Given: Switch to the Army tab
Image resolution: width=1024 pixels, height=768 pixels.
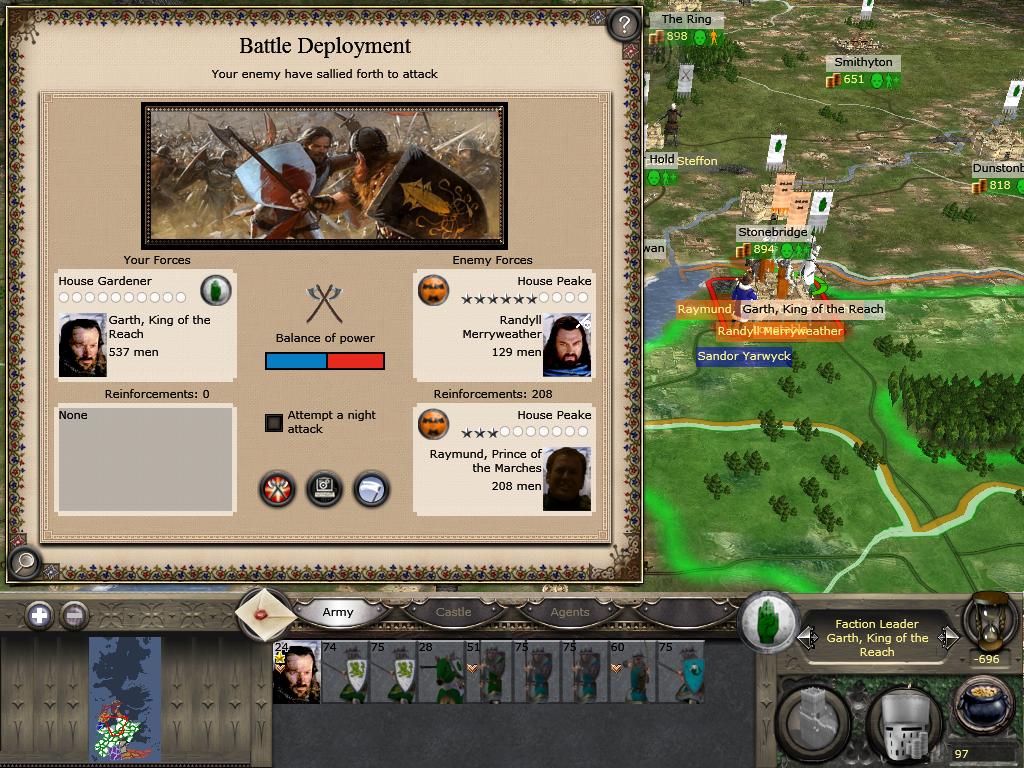Looking at the screenshot, I should [x=338, y=612].
